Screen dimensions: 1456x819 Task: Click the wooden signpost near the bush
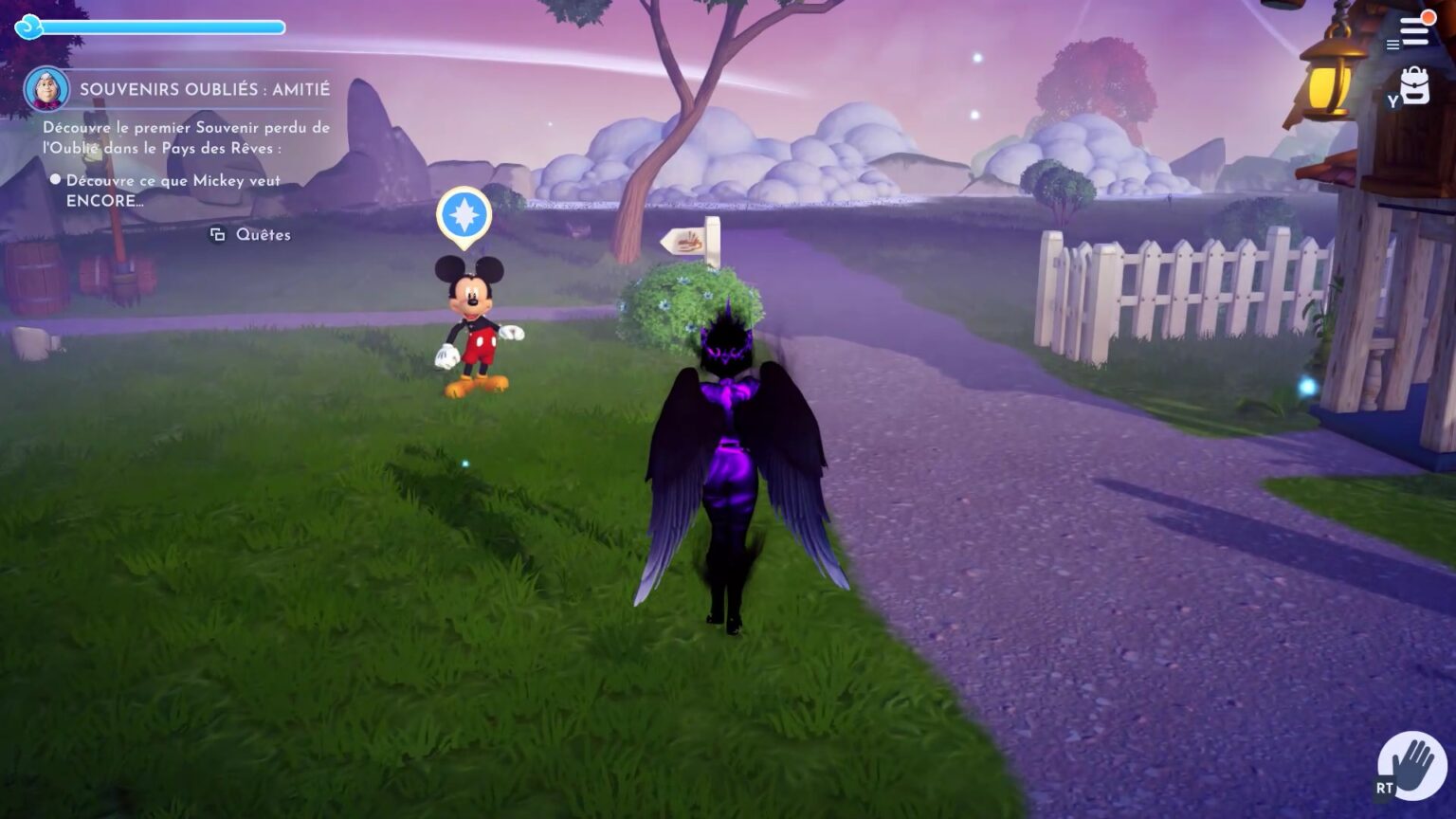tap(689, 242)
